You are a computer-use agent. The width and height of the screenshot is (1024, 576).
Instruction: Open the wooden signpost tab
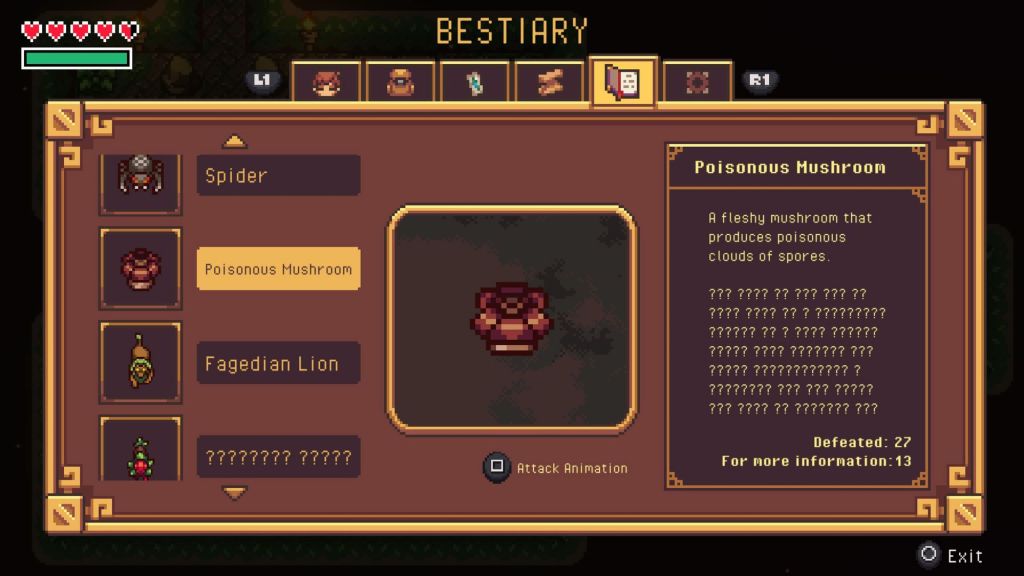point(548,82)
